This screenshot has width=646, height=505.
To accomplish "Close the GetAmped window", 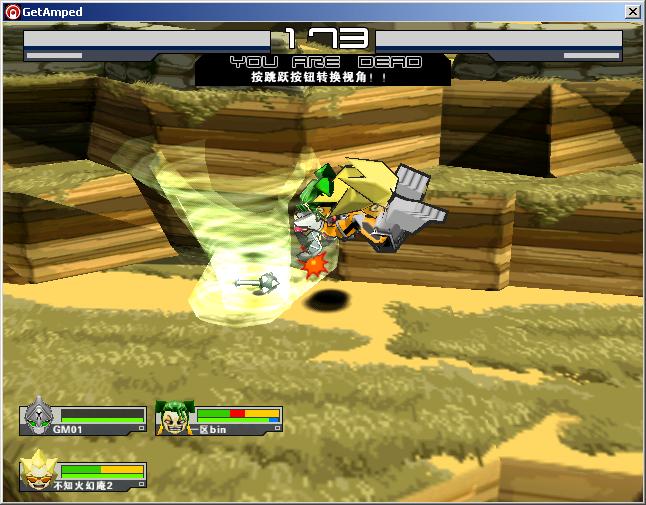I will click(632, 12).
